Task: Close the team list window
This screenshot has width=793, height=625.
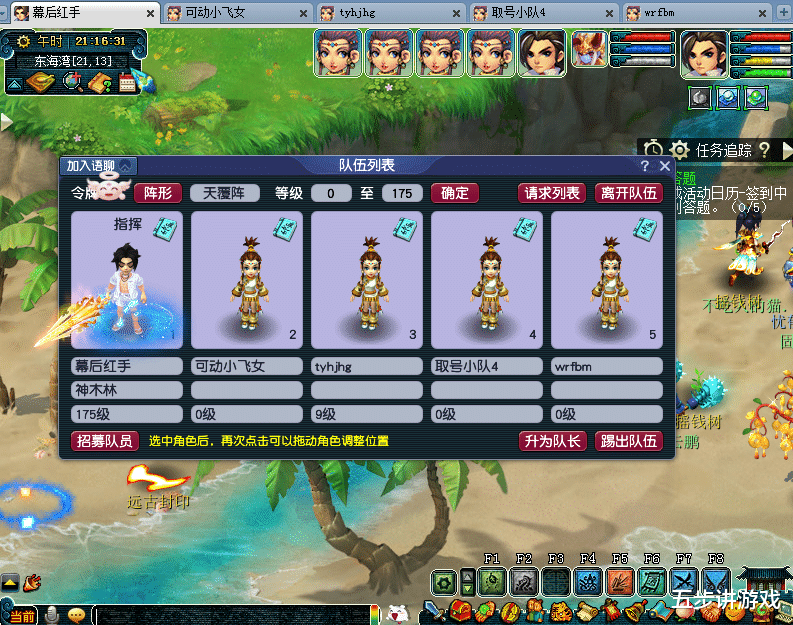Action: pos(665,166)
